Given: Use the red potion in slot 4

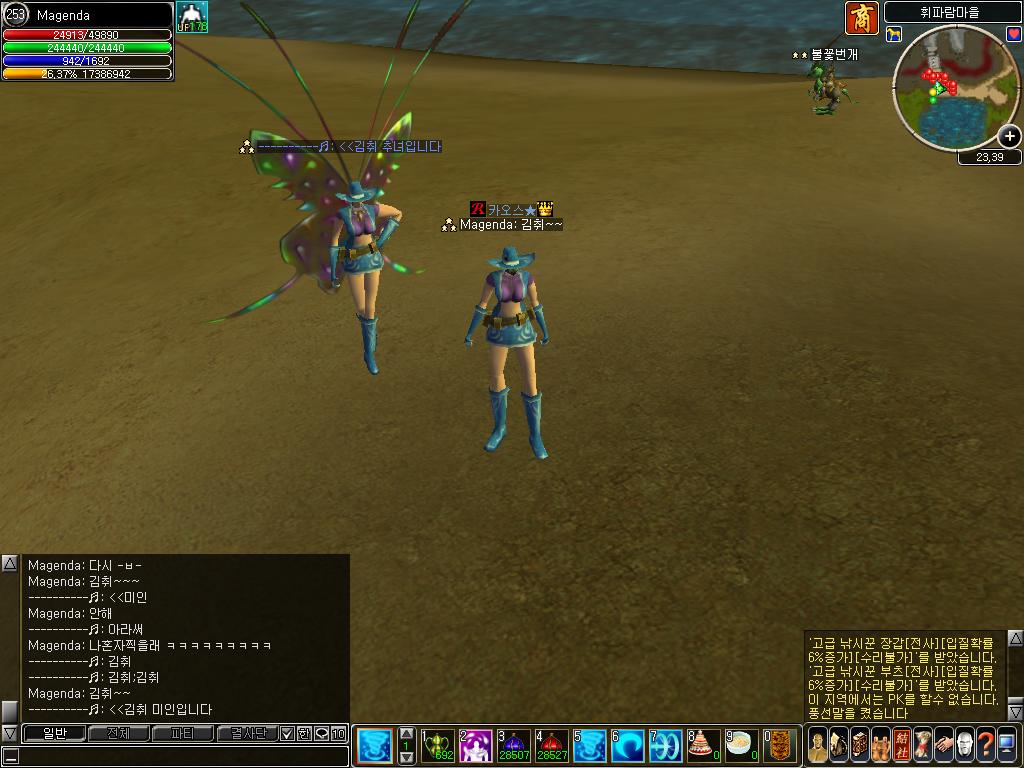Looking at the screenshot, I should [552, 745].
